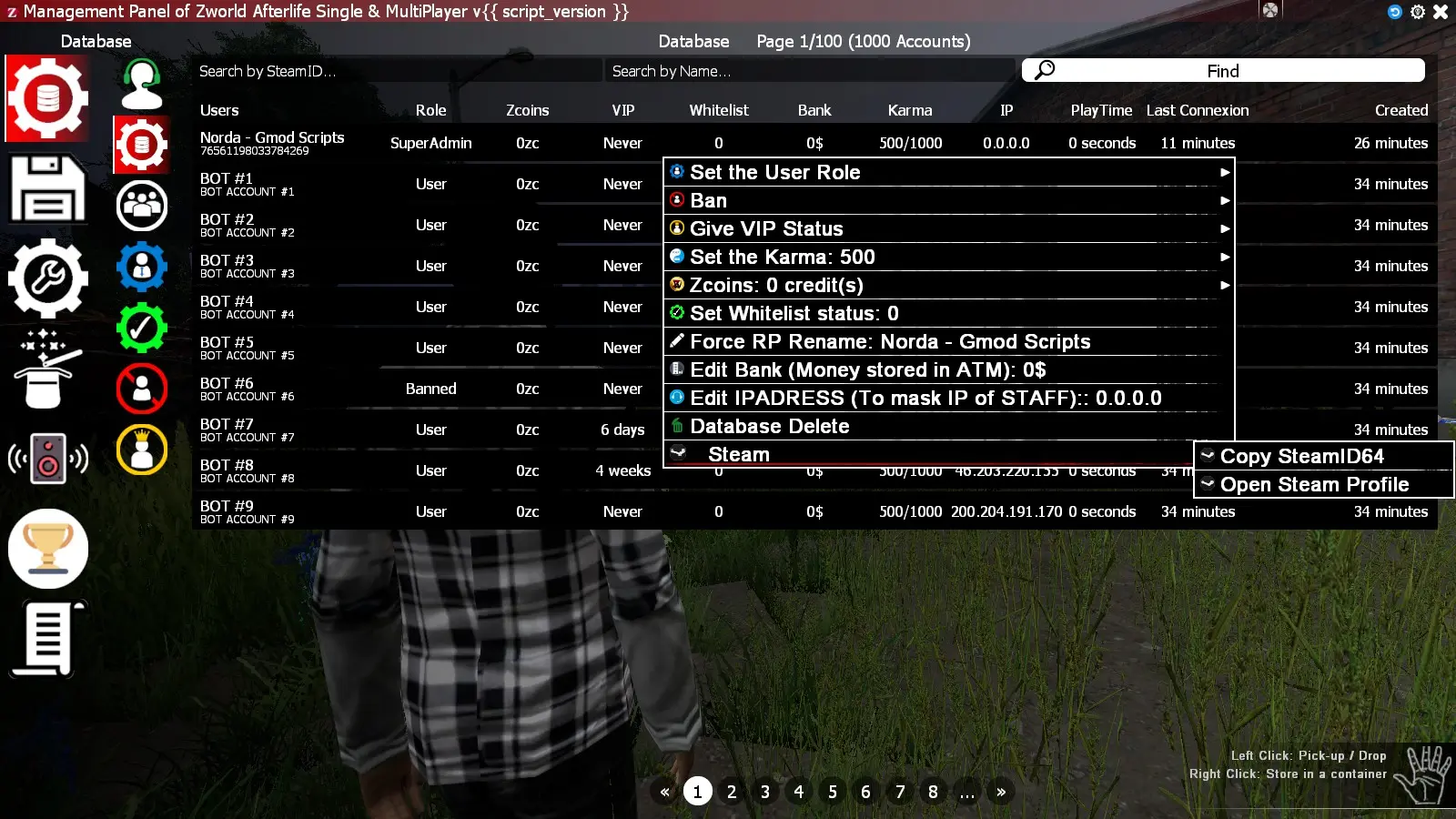Screen dimensions: 1456x819
Task: Click the crowned VIP user icon
Action: [141, 449]
